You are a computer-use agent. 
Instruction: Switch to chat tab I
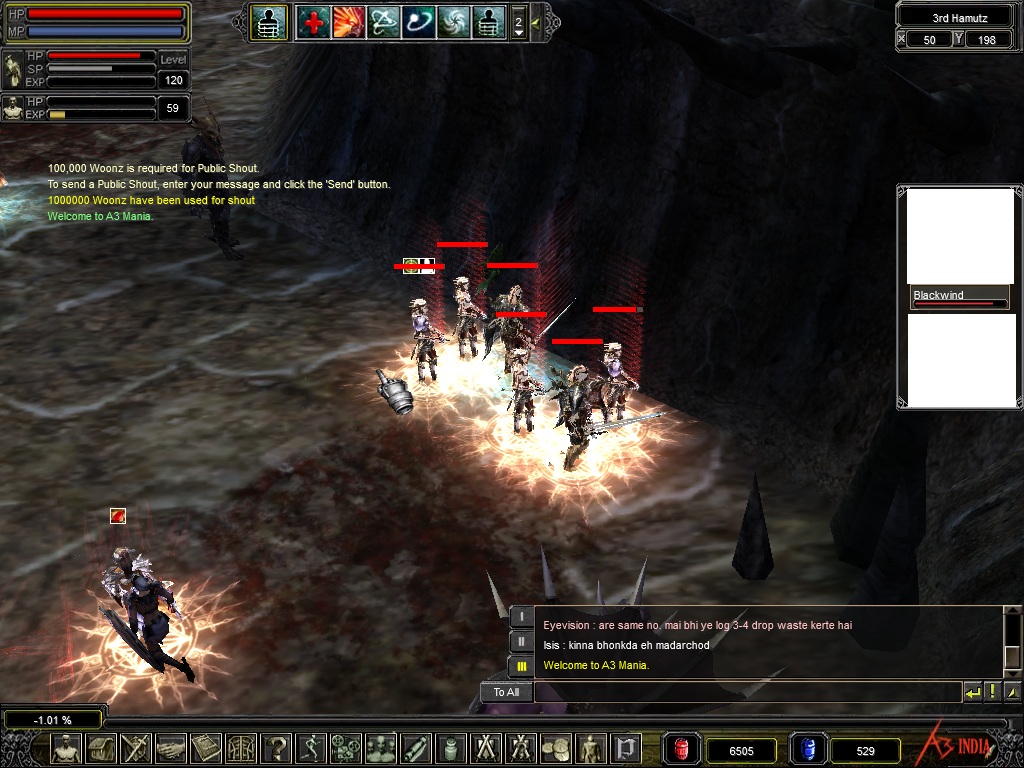(522, 617)
